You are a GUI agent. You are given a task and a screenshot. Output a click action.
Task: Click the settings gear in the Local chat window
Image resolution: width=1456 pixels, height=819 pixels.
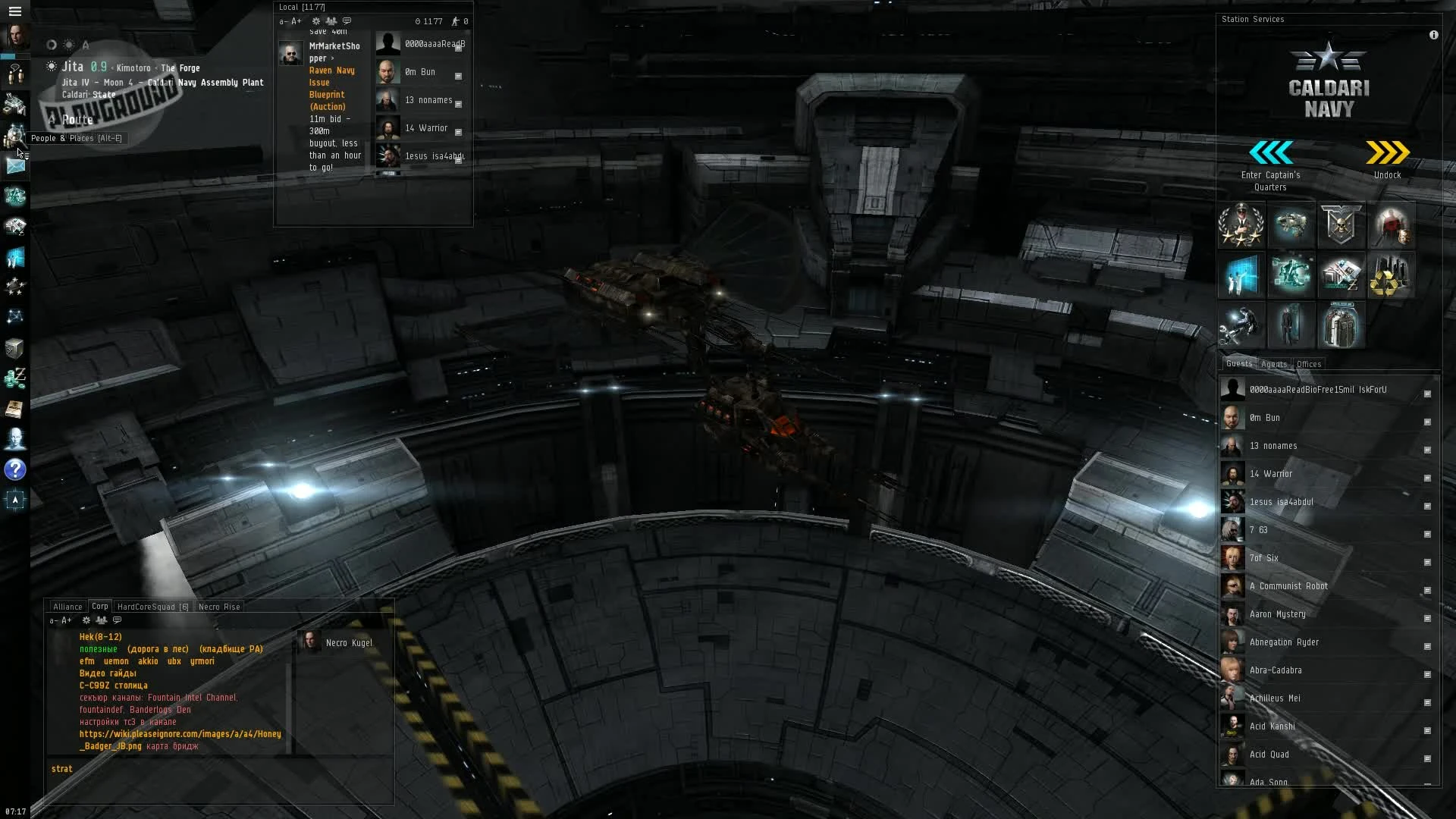coord(317,21)
